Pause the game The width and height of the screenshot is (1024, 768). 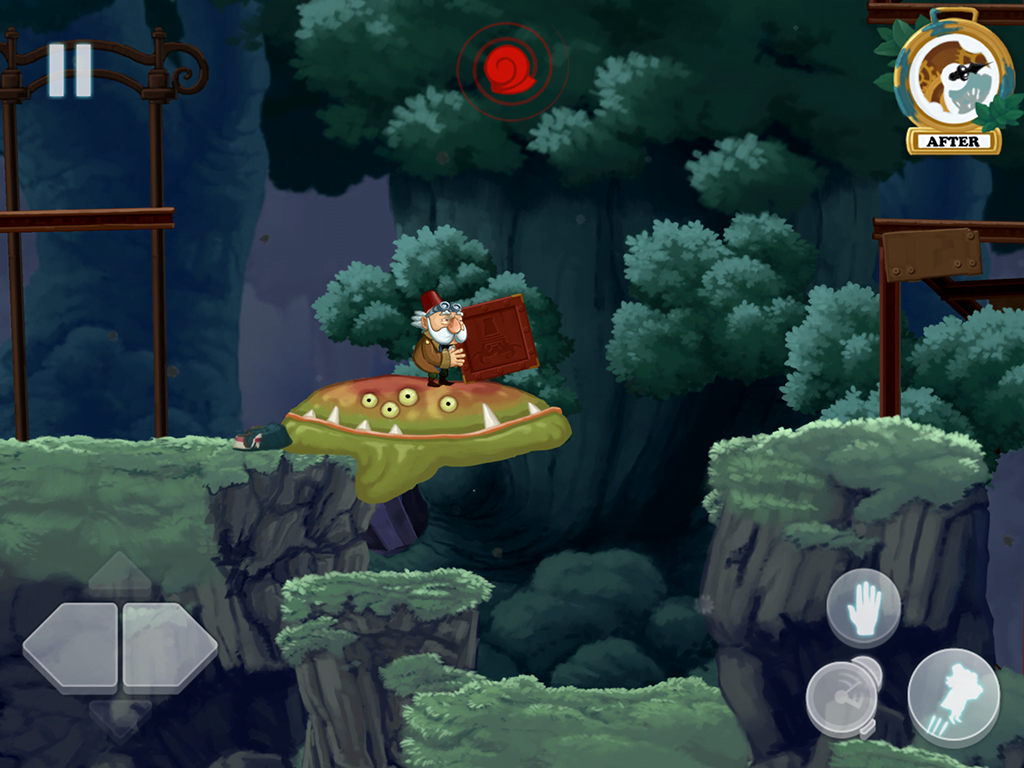pyautogui.click(x=70, y=70)
